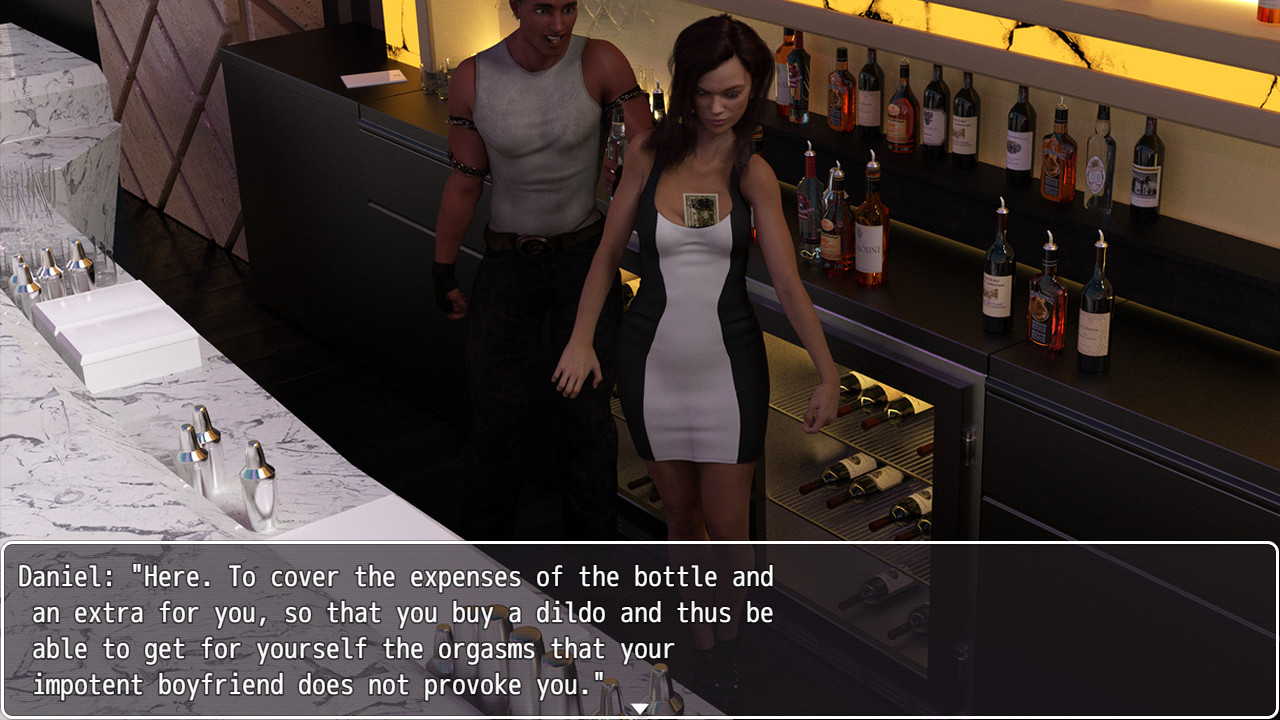Click the white continue arrow in dialogue box
1280x720 pixels.
[x=639, y=709]
